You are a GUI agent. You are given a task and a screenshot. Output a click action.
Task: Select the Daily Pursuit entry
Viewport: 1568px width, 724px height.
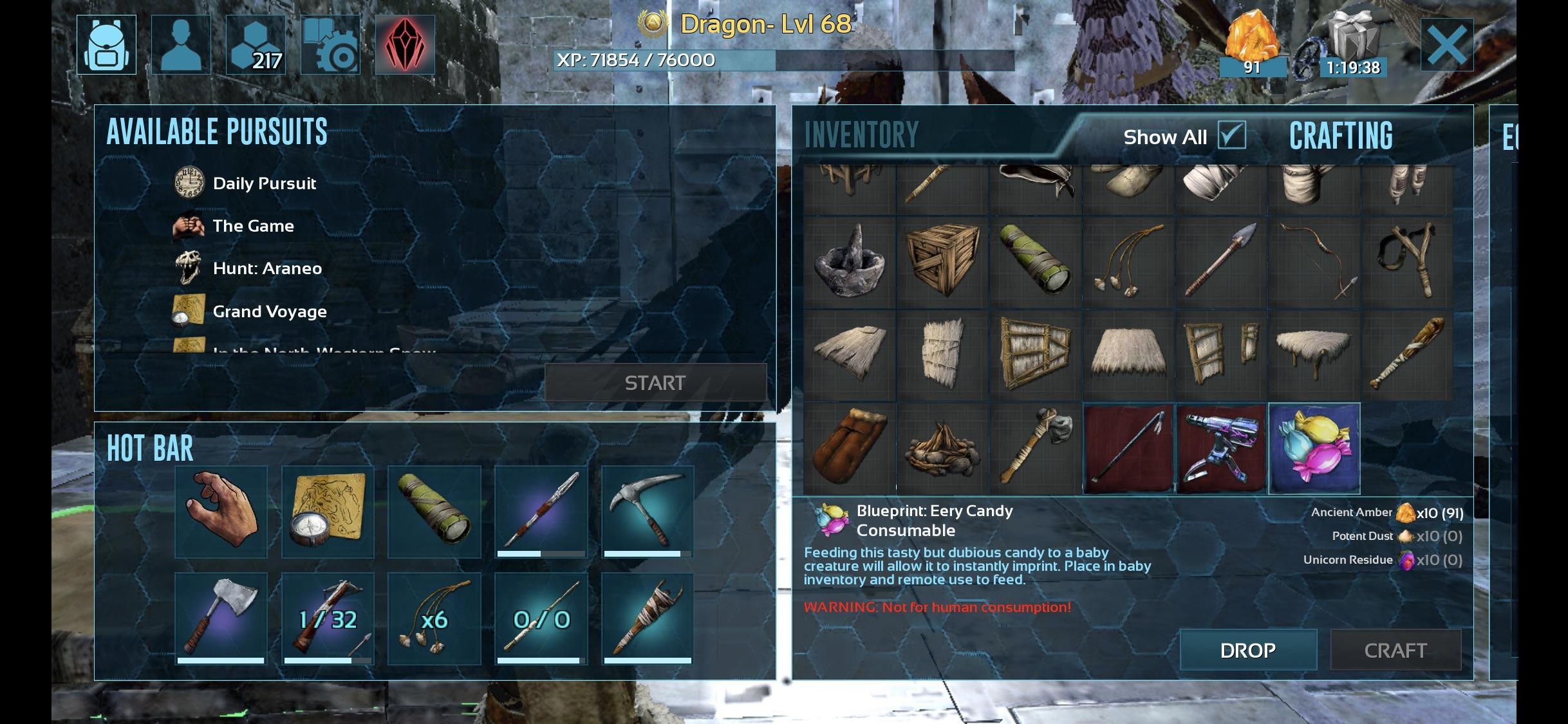click(x=264, y=183)
